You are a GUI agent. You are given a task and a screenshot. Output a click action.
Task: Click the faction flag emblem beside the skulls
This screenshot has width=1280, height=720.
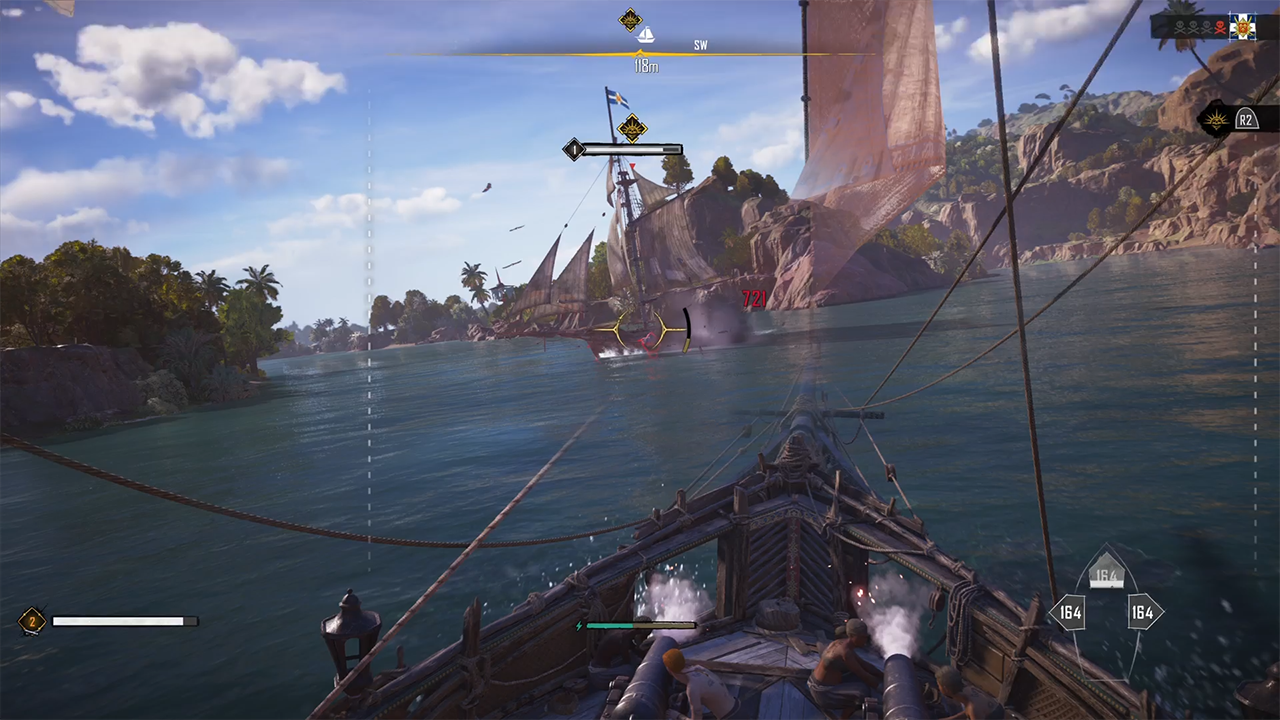point(1242,28)
